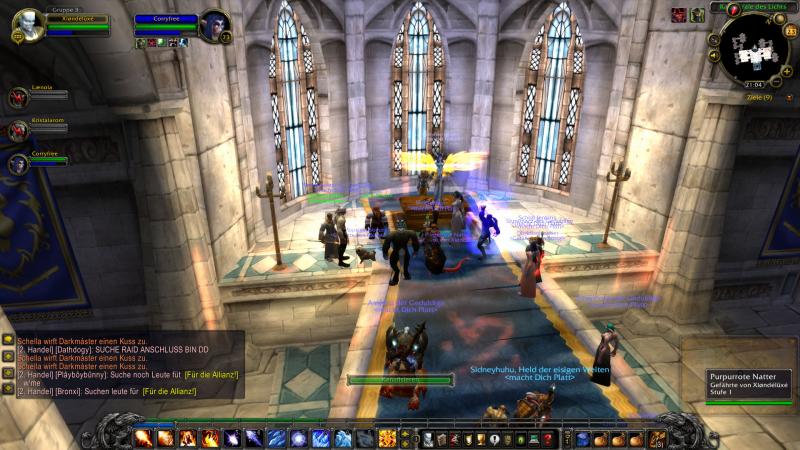Open the calendar button showing 23
800x450 pixels.
pos(790,32)
